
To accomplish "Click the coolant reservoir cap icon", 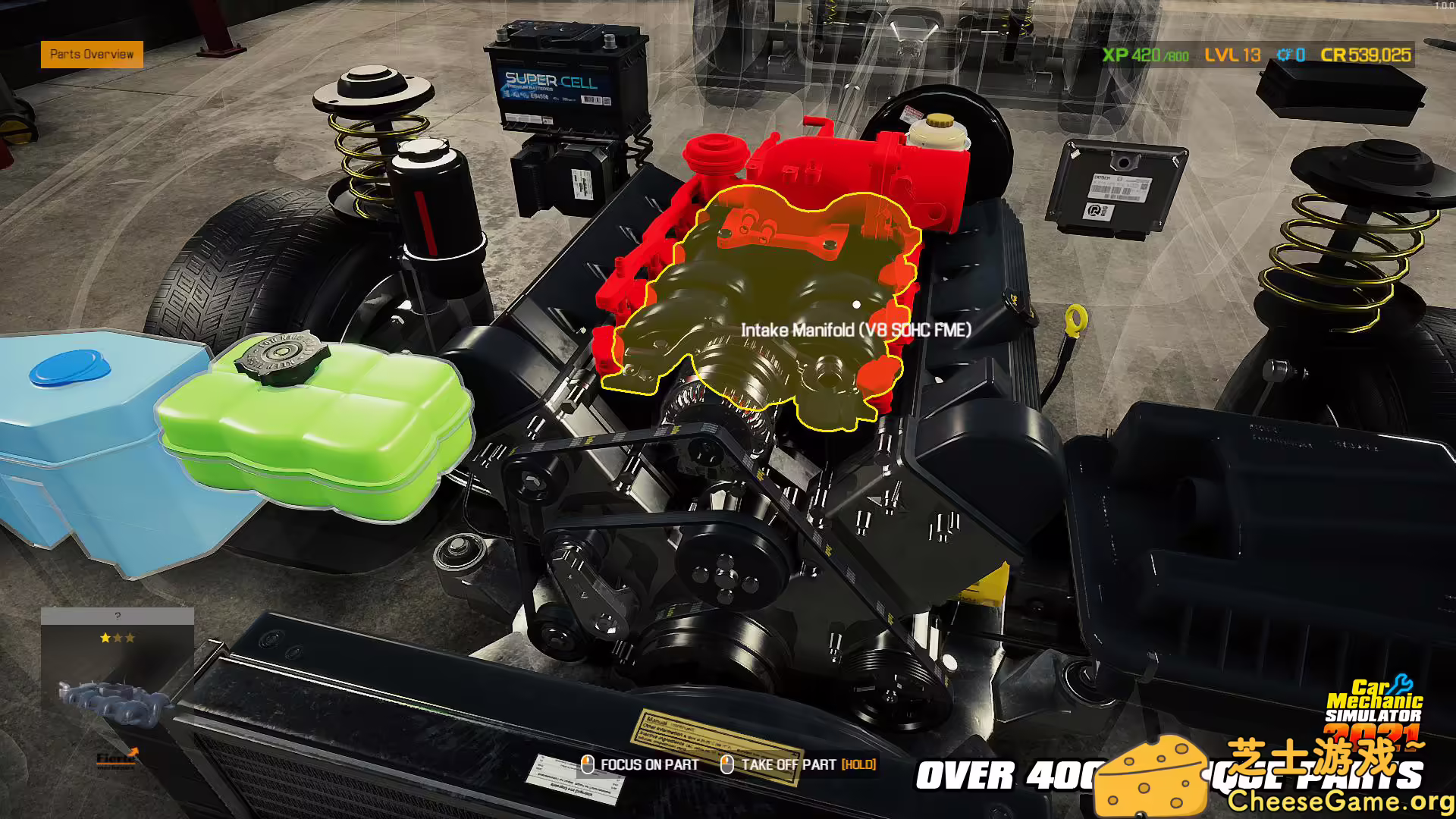I will 939,121.
